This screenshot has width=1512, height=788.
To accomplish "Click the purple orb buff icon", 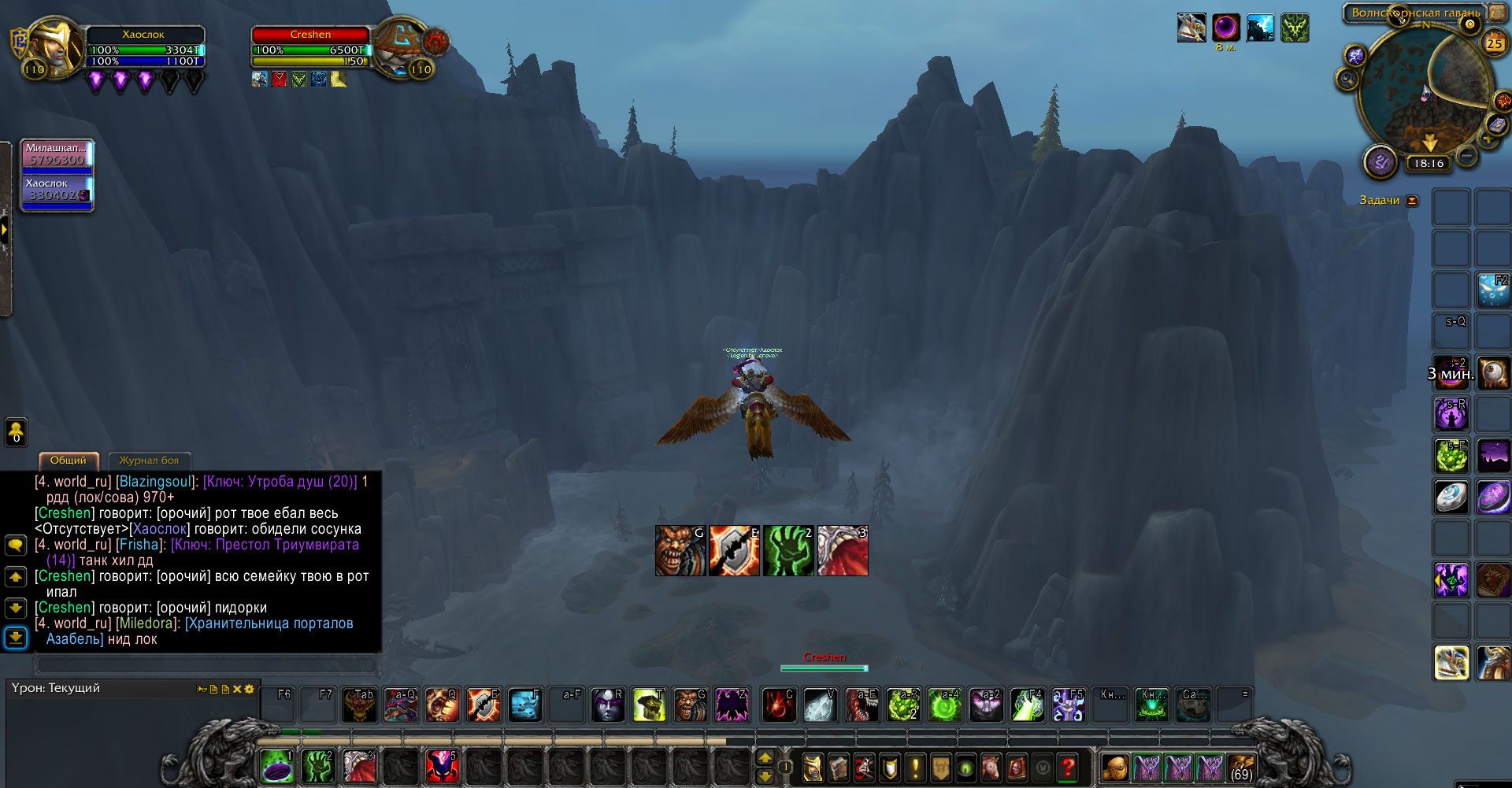I will tap(1225, 28).
